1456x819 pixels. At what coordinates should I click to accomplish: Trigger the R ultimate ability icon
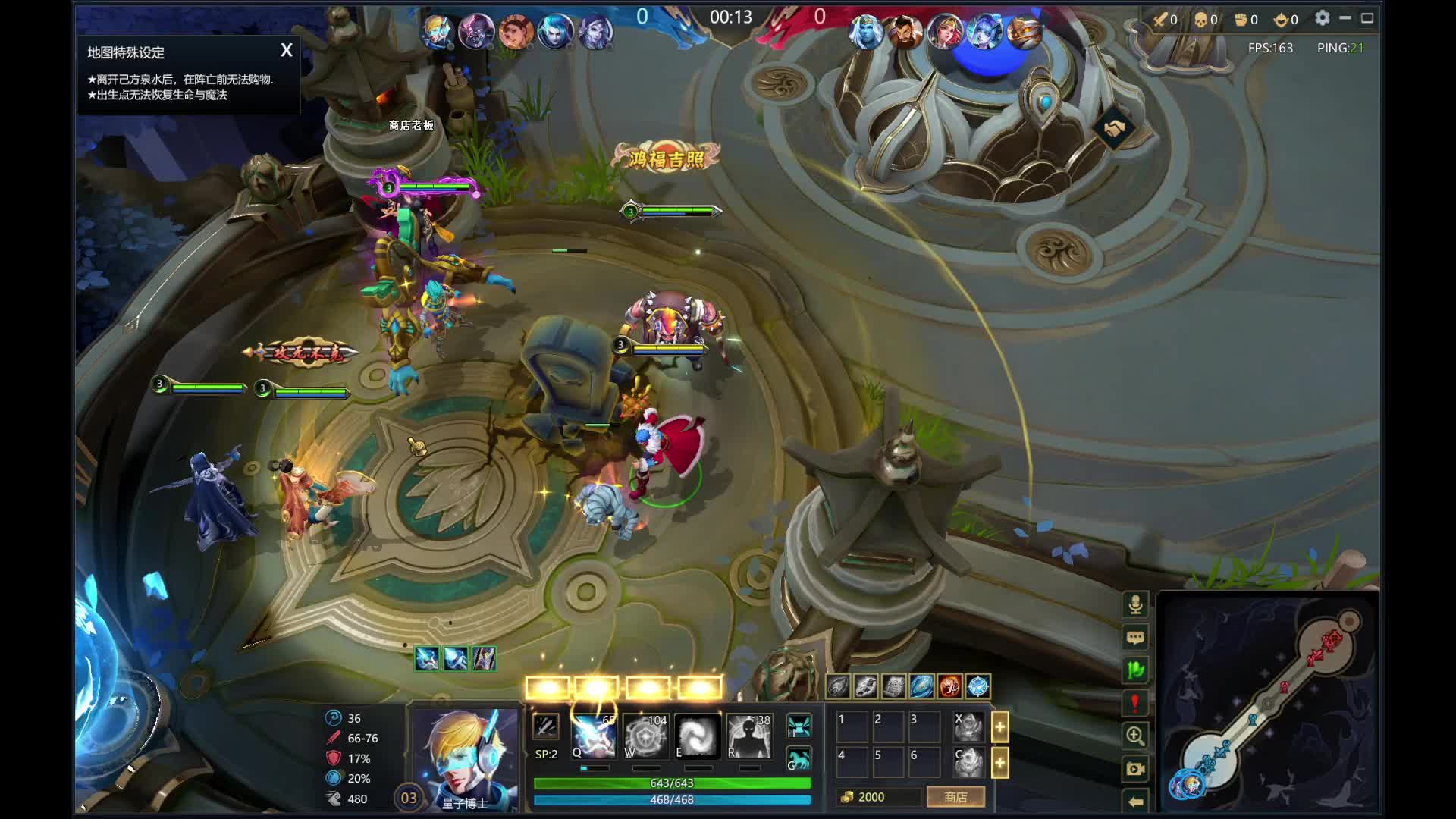coord(748,735)
